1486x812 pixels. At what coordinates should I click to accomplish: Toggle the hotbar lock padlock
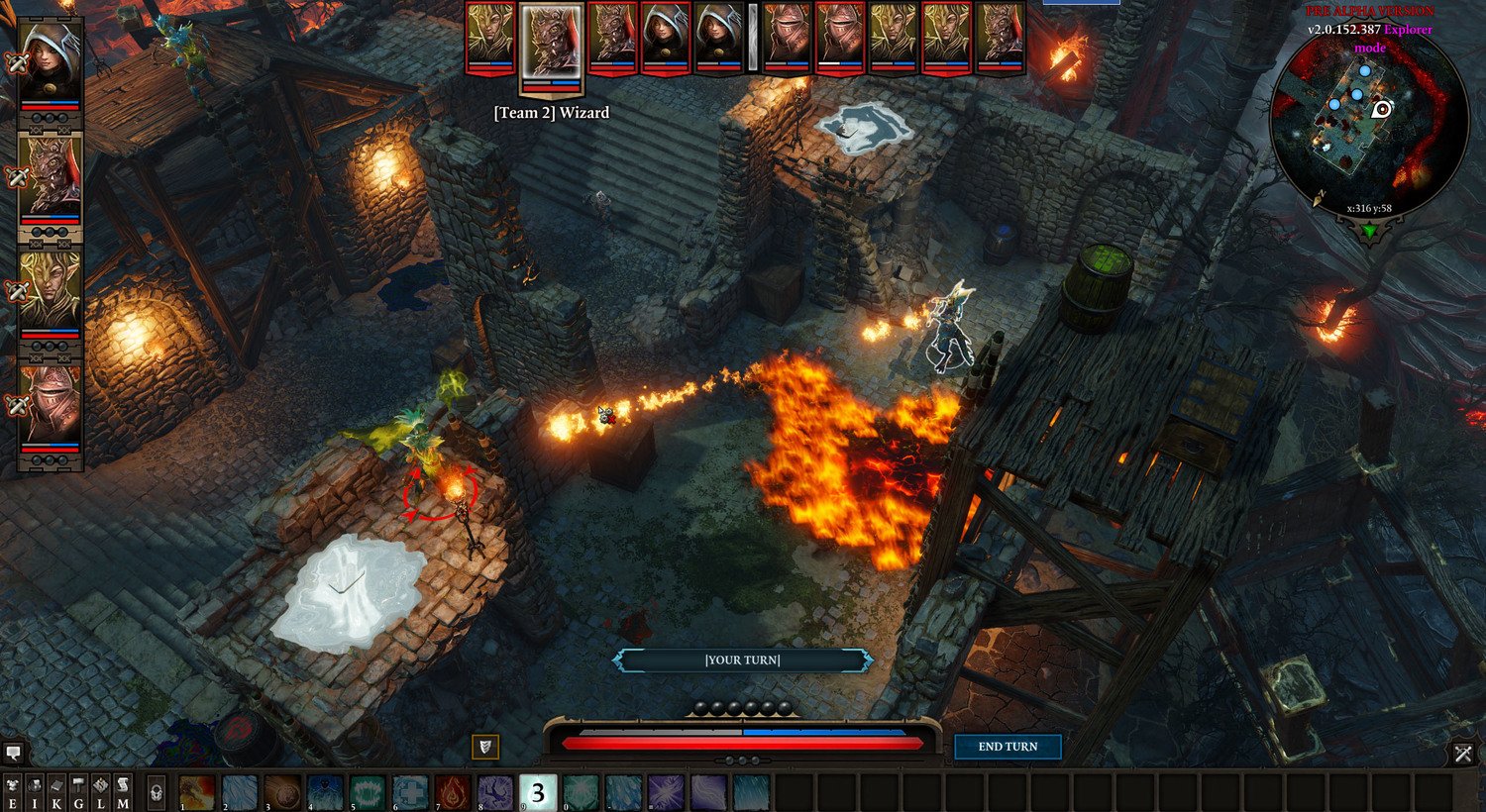pos(157,789)
